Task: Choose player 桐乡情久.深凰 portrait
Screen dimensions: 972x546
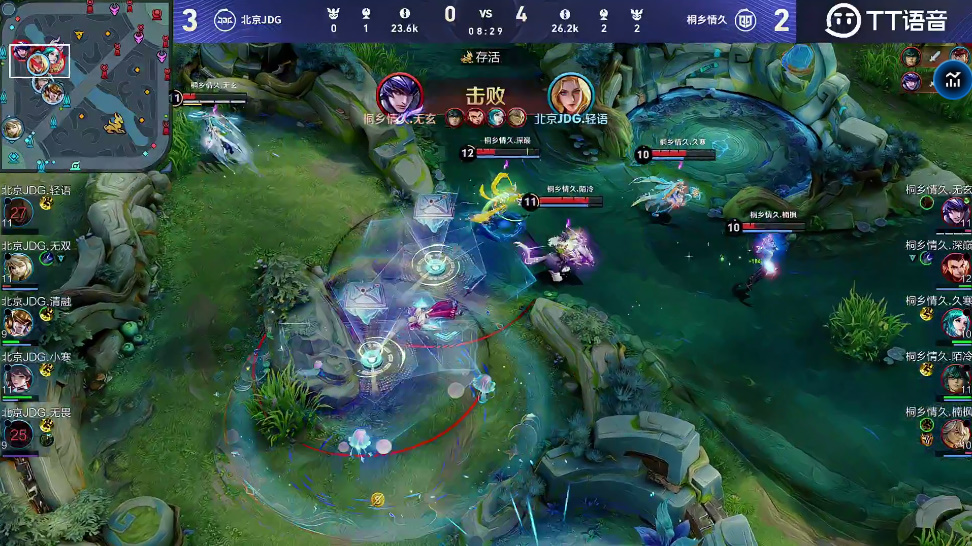Action: click(955, 267)
